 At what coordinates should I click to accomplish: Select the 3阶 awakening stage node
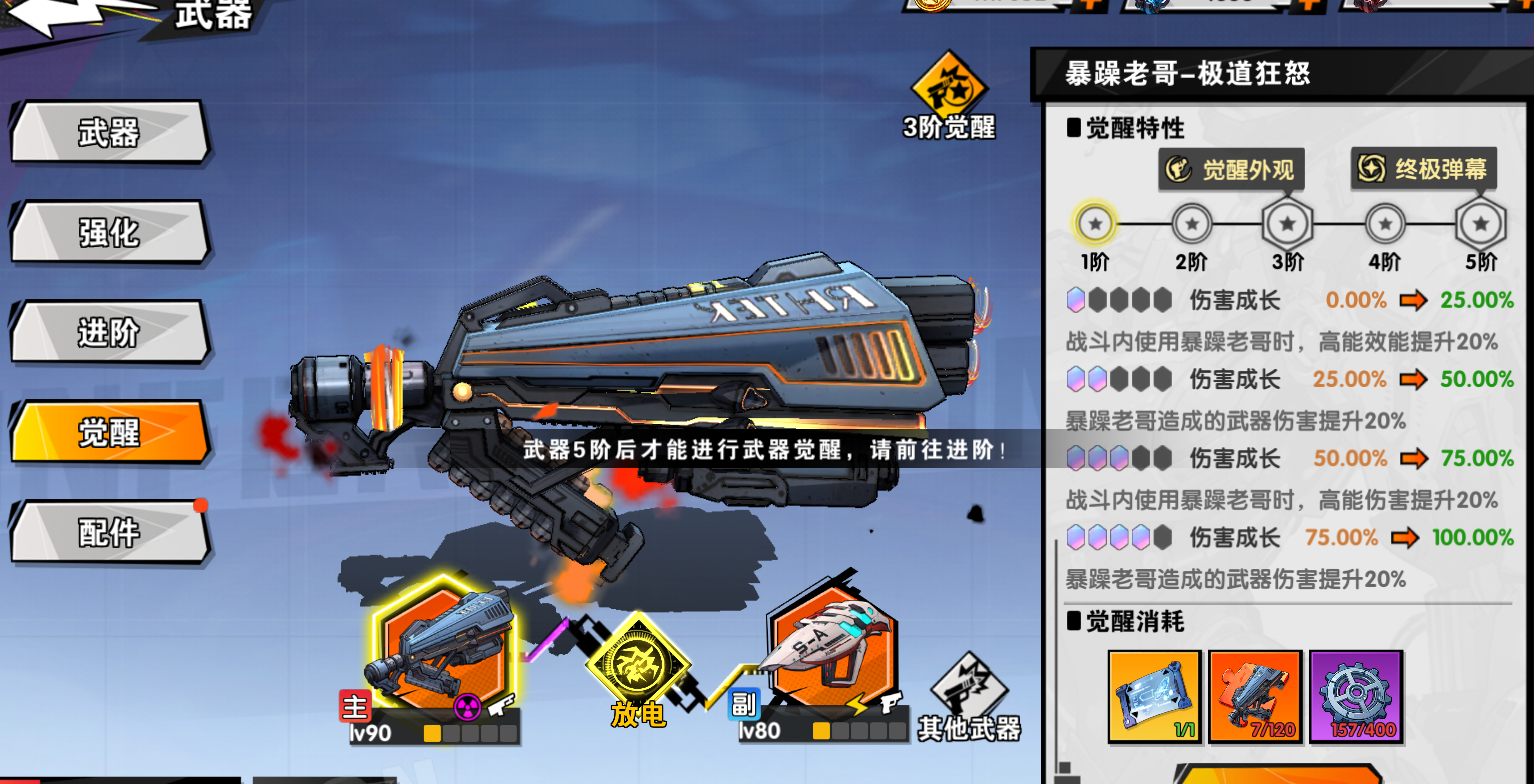tap(1287, 224)
